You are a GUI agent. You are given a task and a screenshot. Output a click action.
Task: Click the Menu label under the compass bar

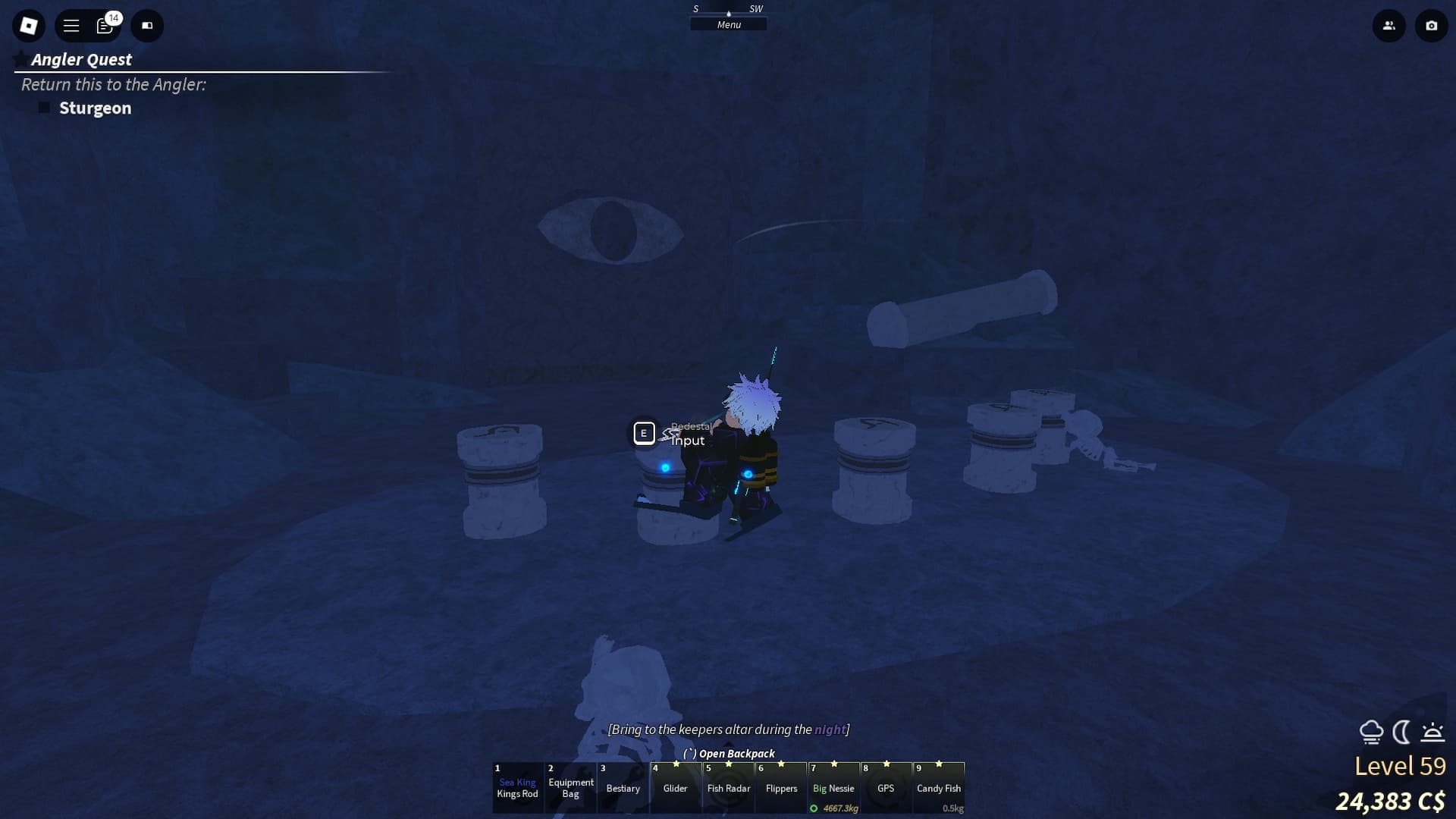click(x=728, y=24)
